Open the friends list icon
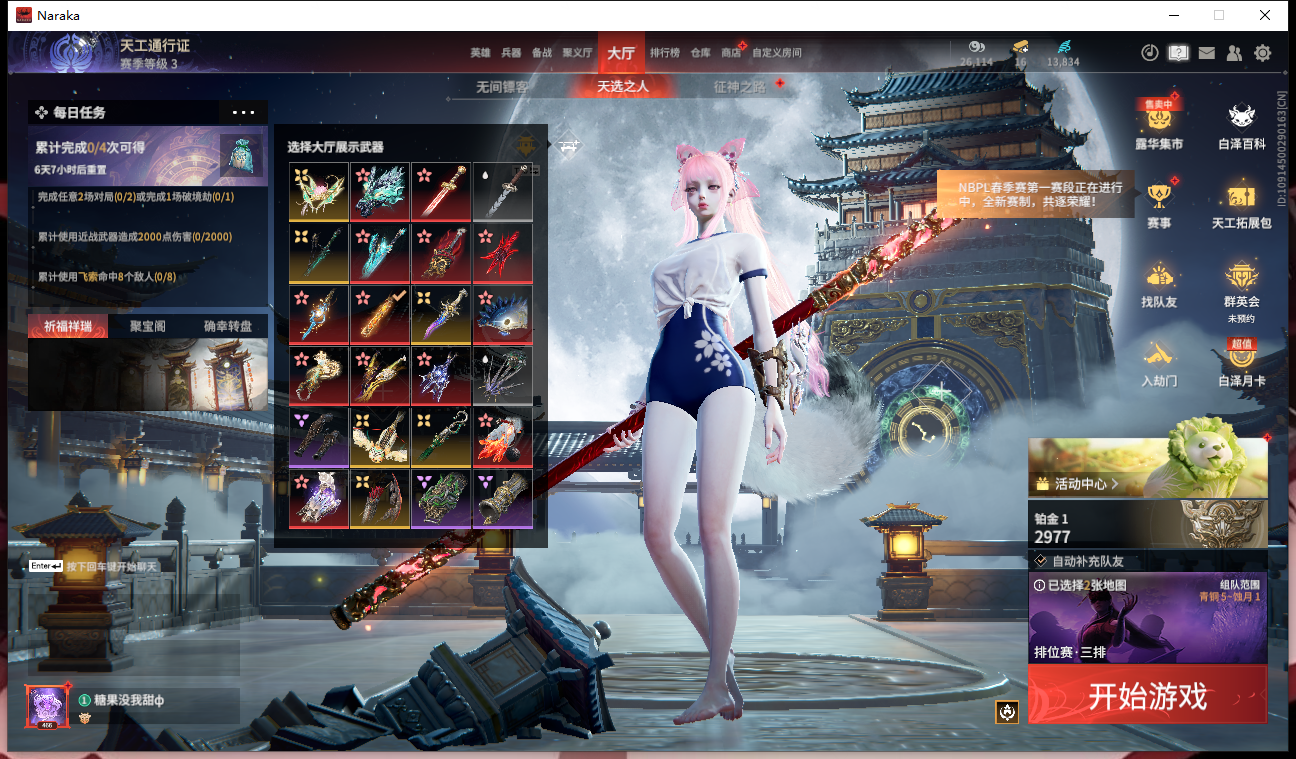1296x759 pixels. 1235,53
